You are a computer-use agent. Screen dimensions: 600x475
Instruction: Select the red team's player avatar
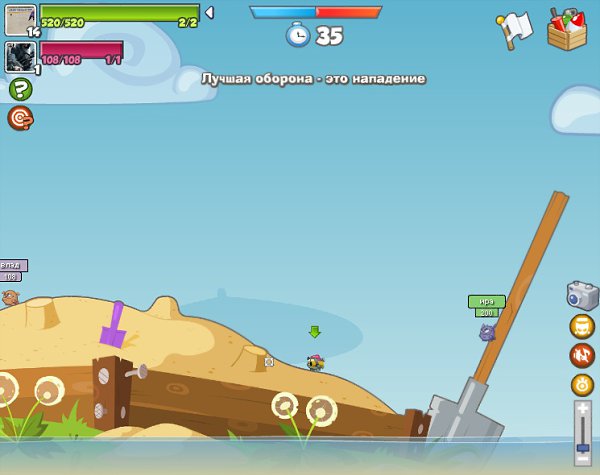pos(20,56)
